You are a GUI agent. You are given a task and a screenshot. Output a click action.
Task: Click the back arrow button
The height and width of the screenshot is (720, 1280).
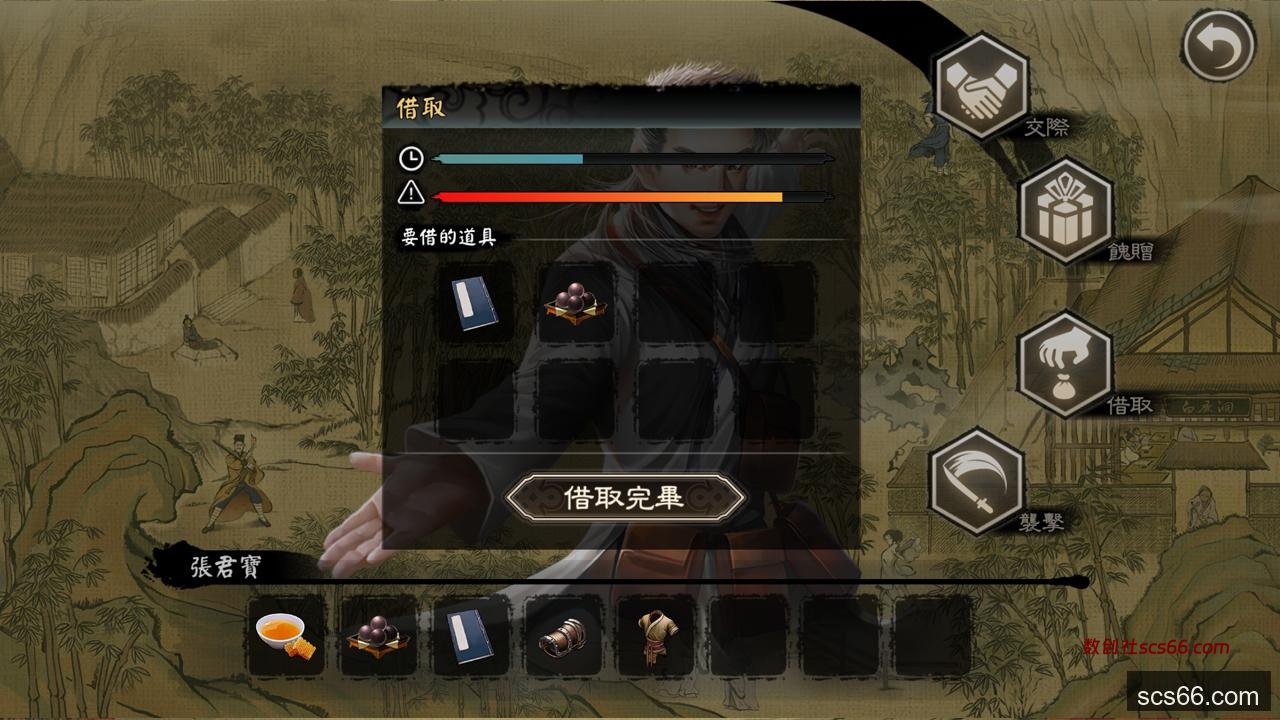tap(1218, 46)
